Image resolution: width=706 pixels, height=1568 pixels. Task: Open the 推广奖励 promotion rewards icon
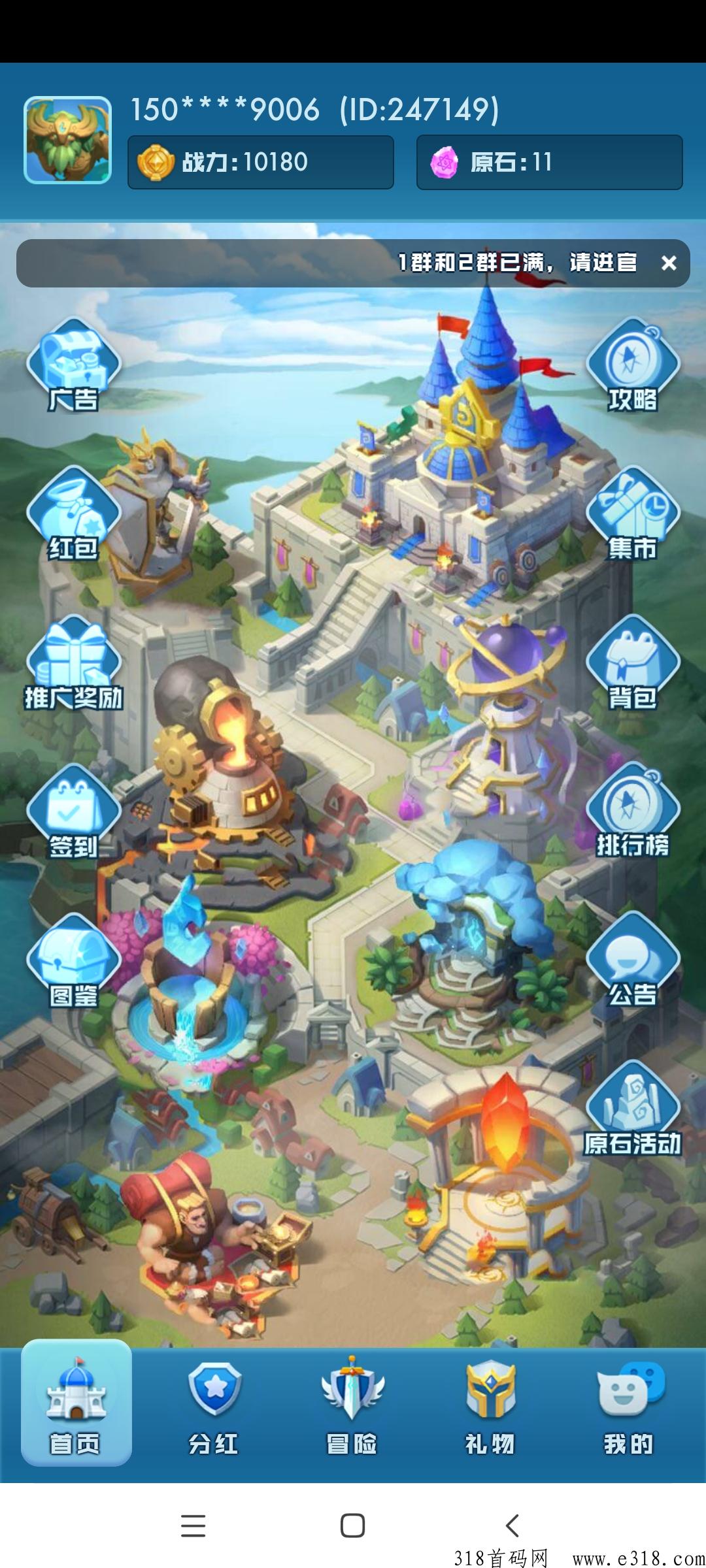pos(73,664)
